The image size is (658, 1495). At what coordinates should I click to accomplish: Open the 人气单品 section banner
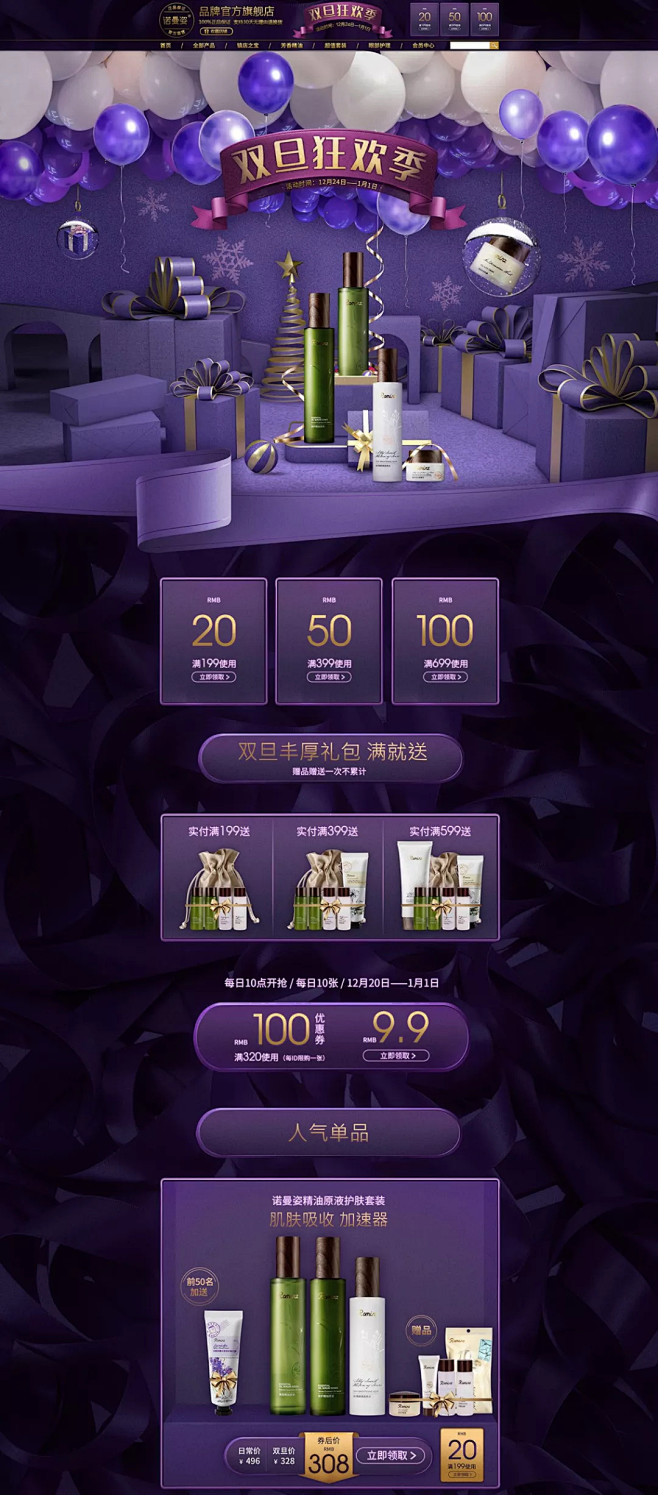point(329,1132)
